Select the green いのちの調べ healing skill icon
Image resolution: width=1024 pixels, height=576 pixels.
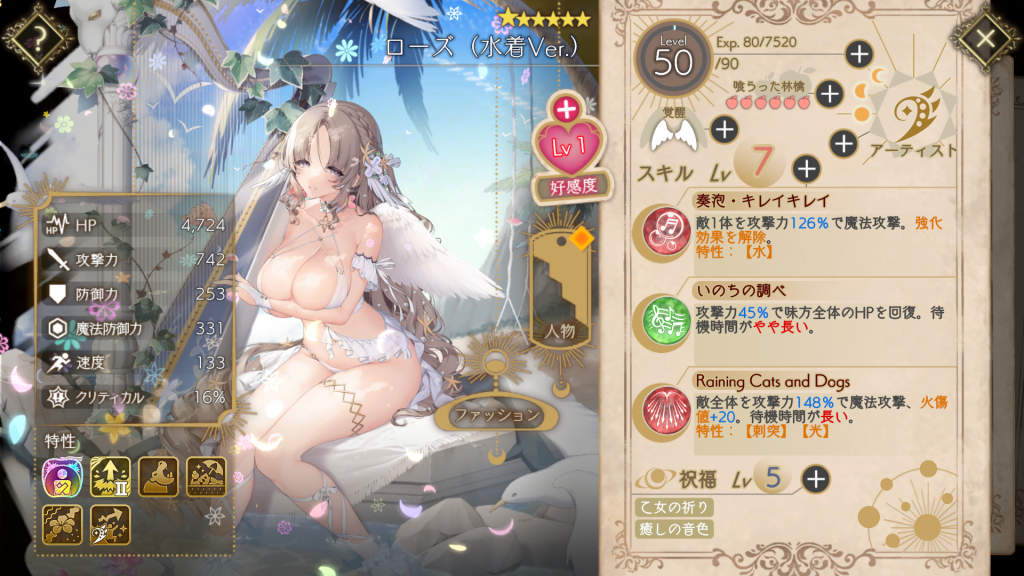tap(663, 319)
